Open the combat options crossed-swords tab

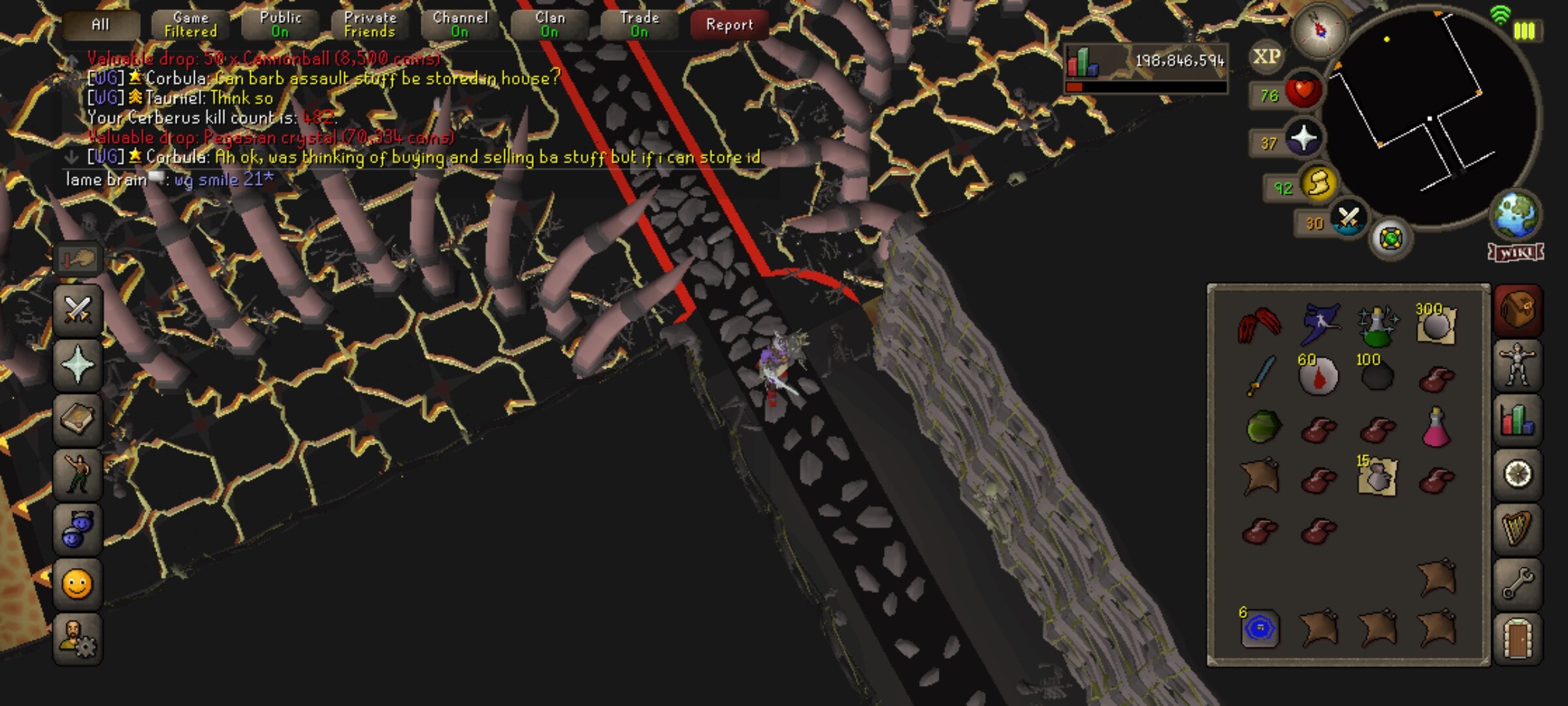point(78,310)
